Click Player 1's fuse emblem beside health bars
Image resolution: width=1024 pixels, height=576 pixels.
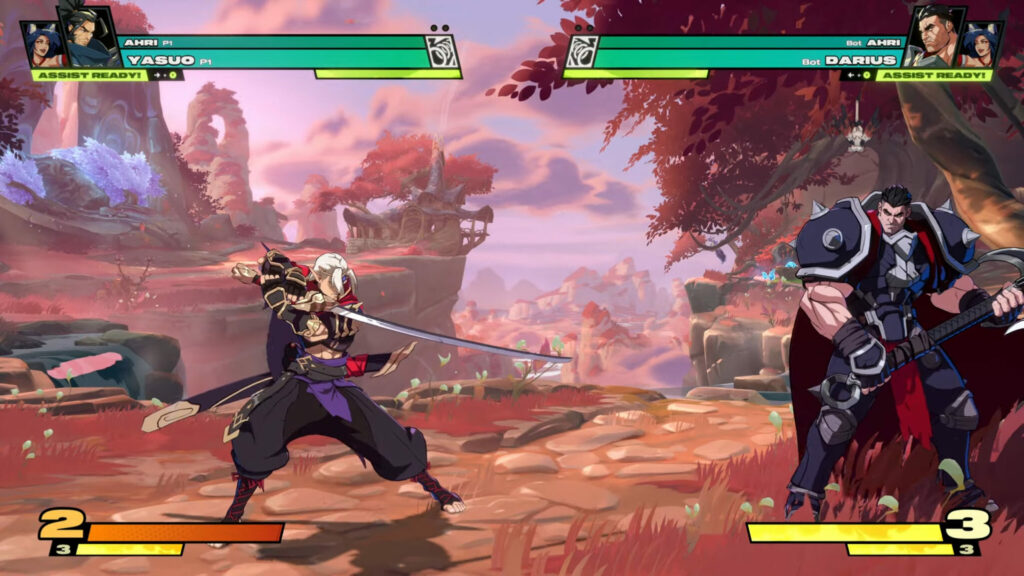point(441,51)
